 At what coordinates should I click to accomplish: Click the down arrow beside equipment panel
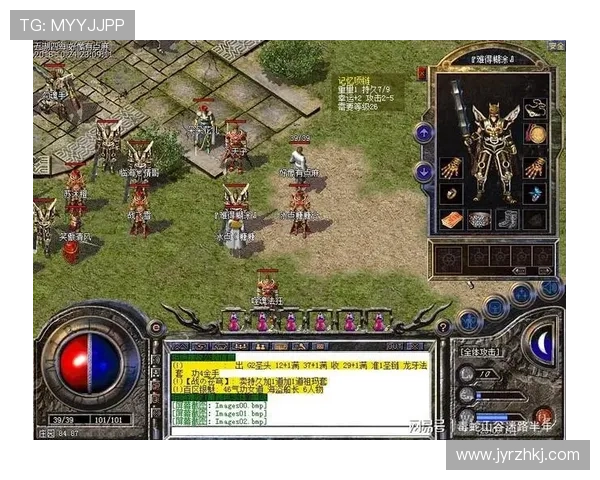pyautogui.click(x=424, y=172)
